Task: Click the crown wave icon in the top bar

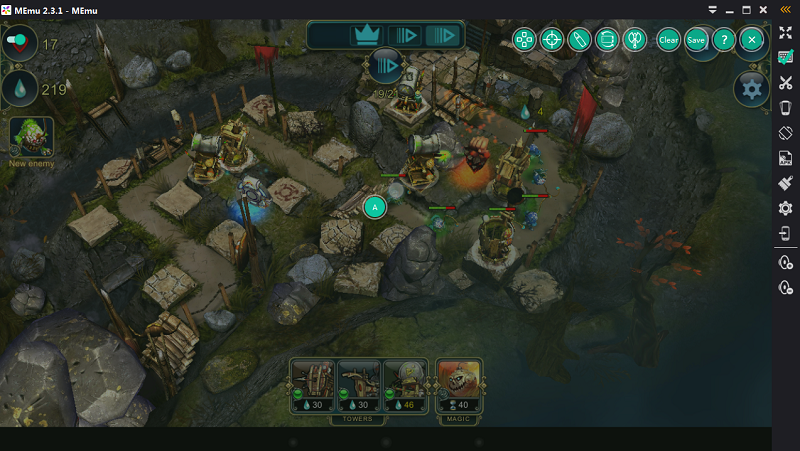Action: click(x=364, y=36)
